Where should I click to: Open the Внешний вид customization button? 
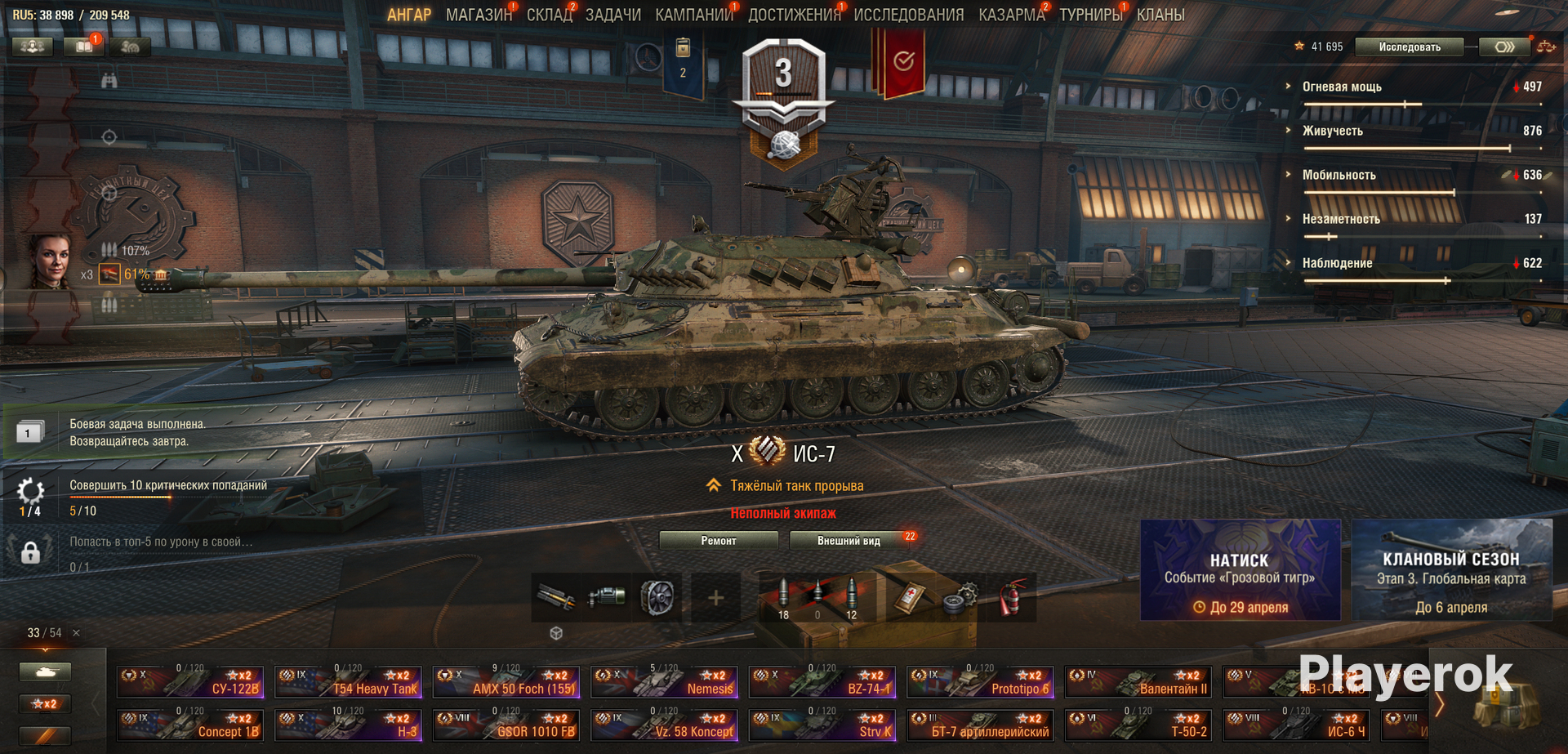coord(849,541)
